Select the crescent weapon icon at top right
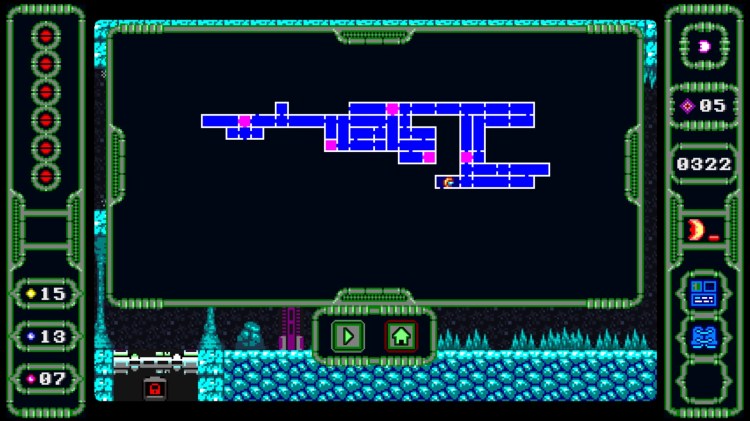 tap(705, 47)
